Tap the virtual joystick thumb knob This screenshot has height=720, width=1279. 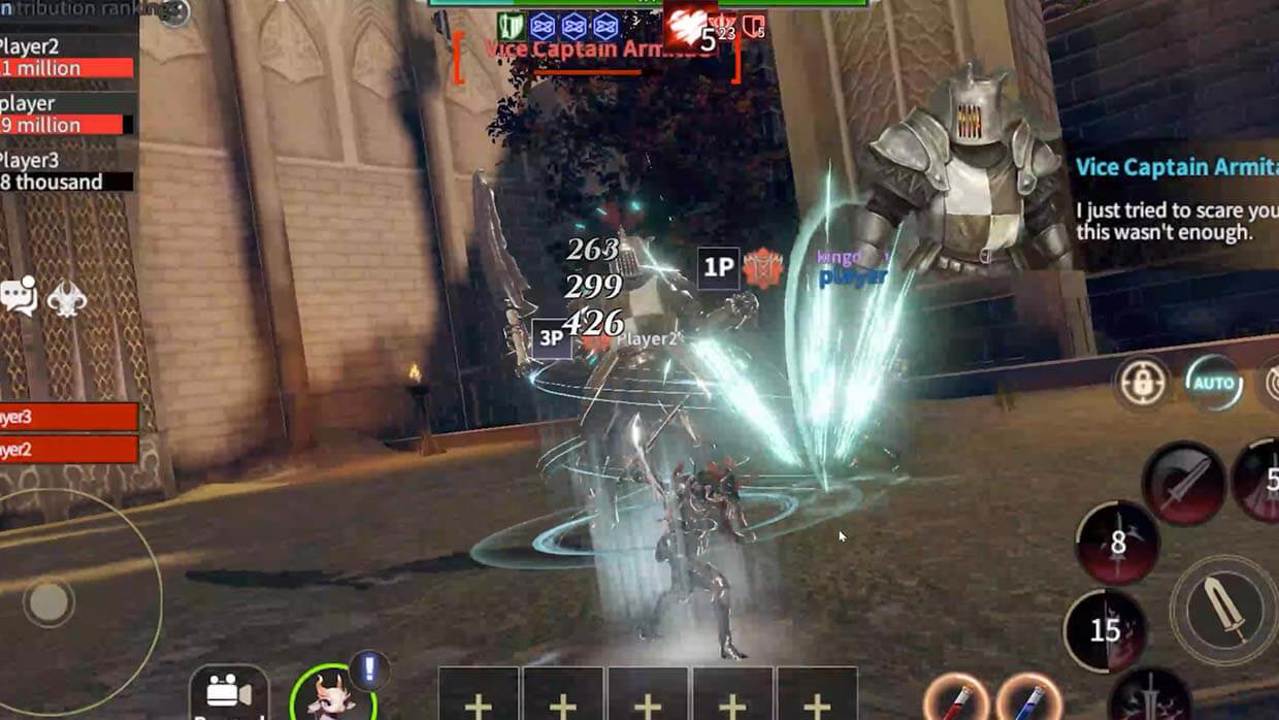(x=48, y=602)
